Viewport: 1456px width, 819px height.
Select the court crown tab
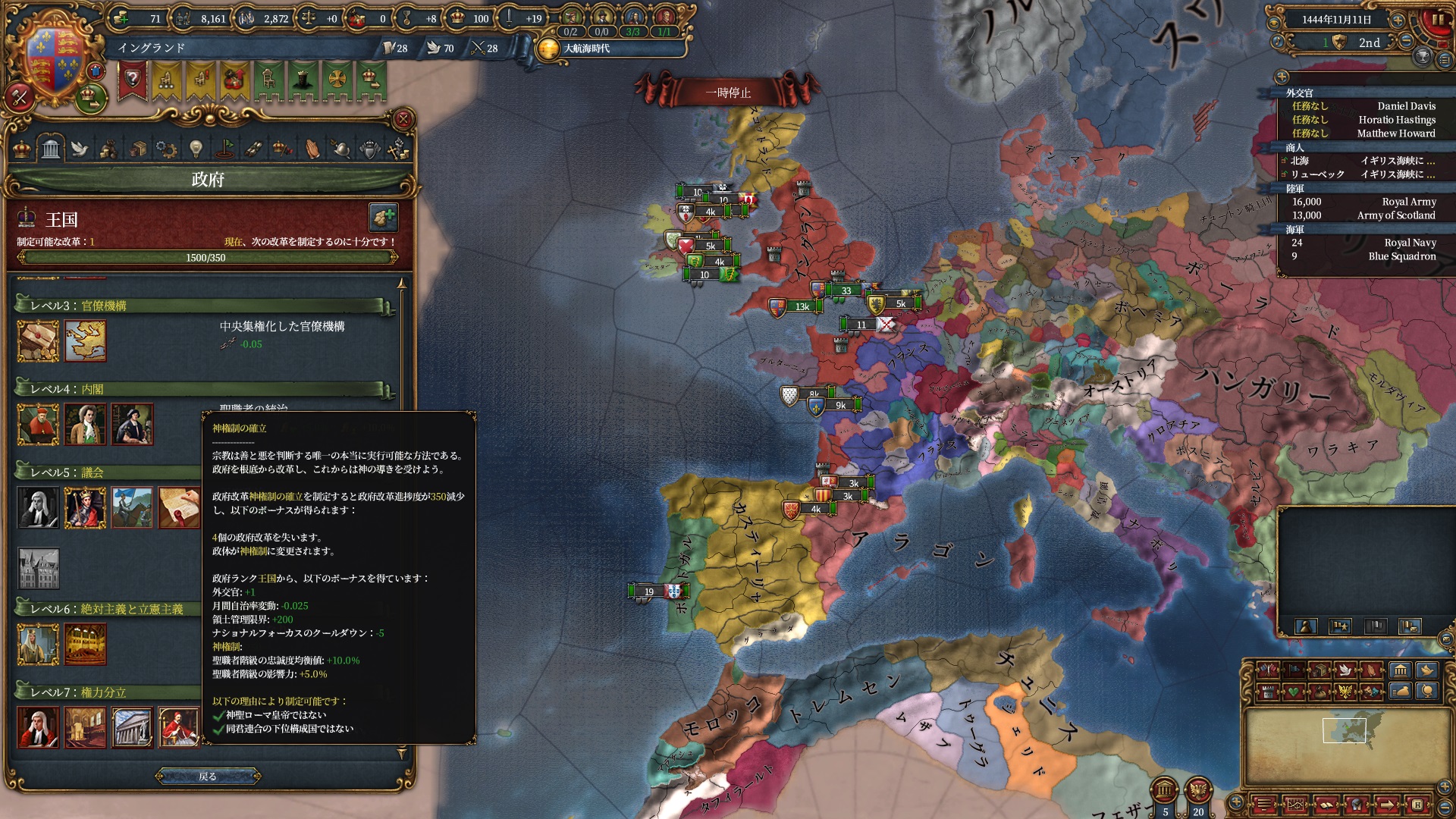coord(22,148)
